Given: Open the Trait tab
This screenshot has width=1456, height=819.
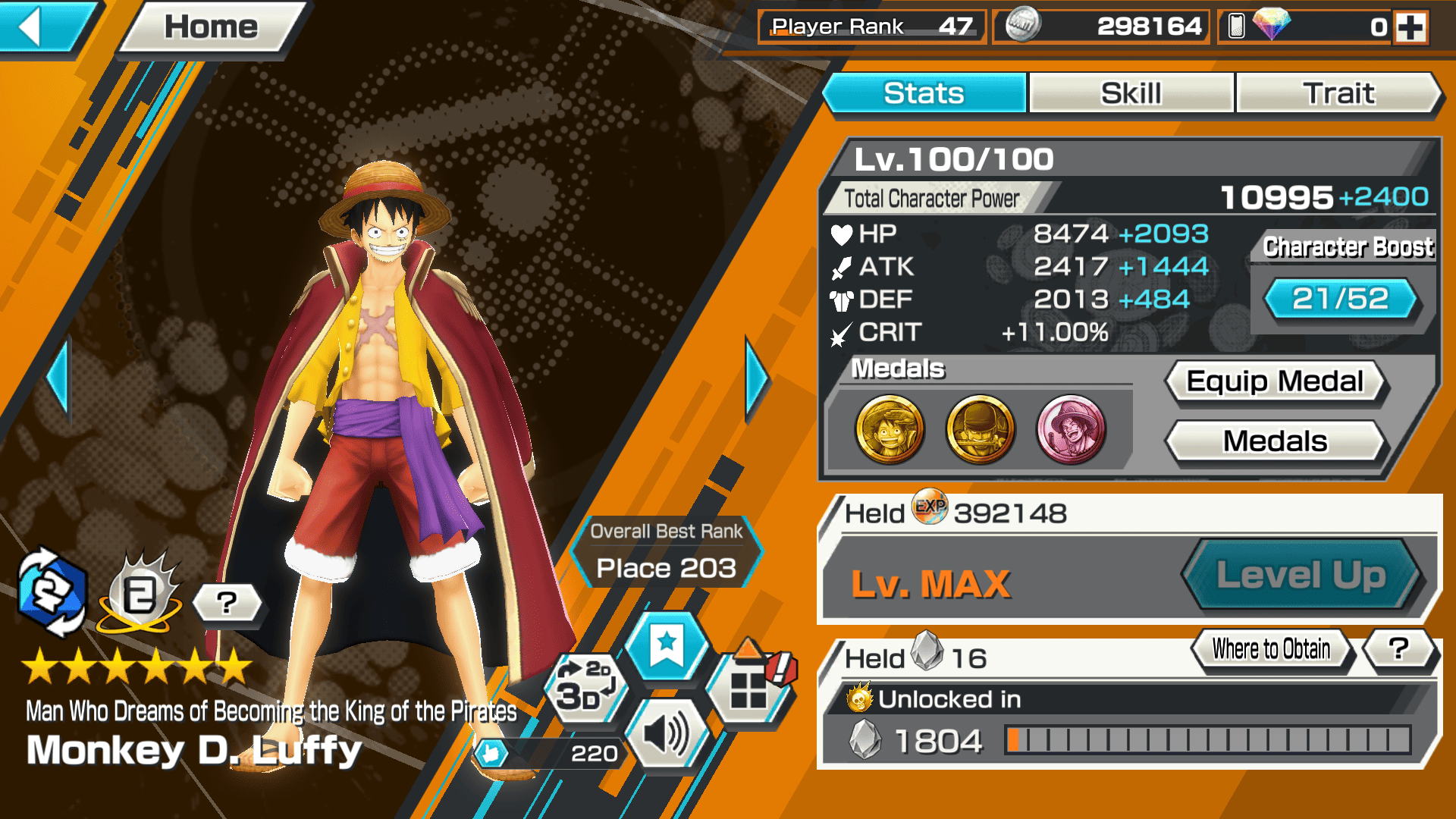Looking at the screenshot, I should tap(1338, 94).
